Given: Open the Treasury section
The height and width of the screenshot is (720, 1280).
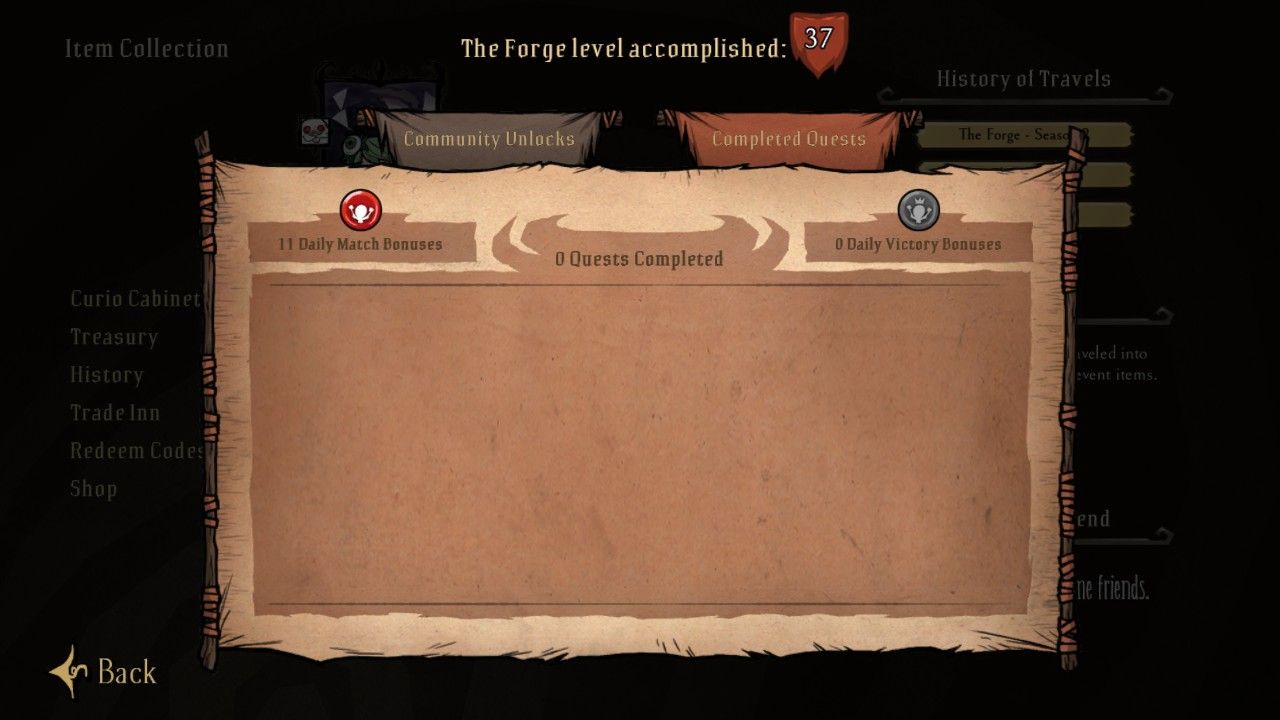Looking at the screenshot, I should tap(113, 337).
